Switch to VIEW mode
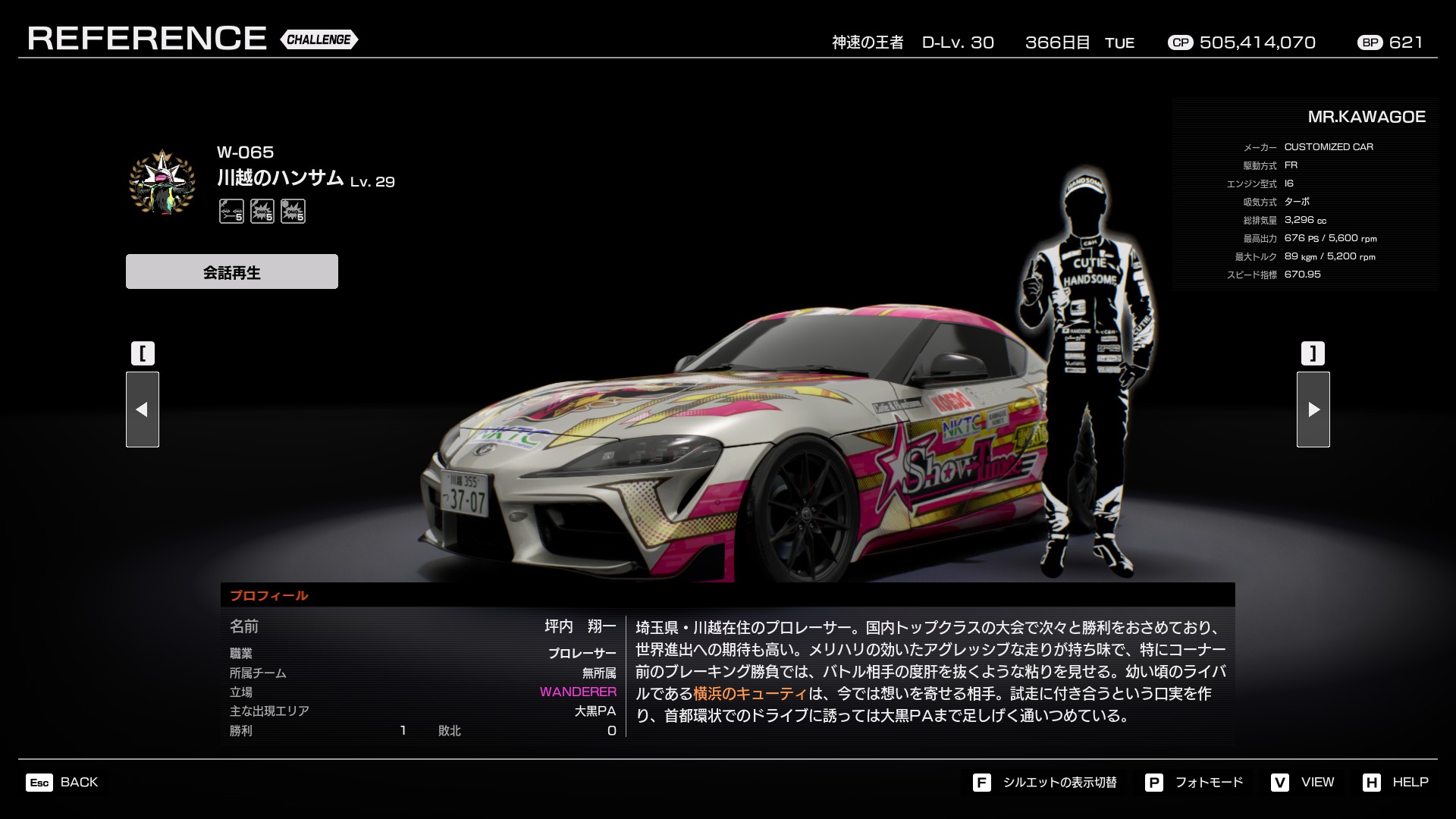This screenshot has width=1456, height=819. coord(1303,782)
